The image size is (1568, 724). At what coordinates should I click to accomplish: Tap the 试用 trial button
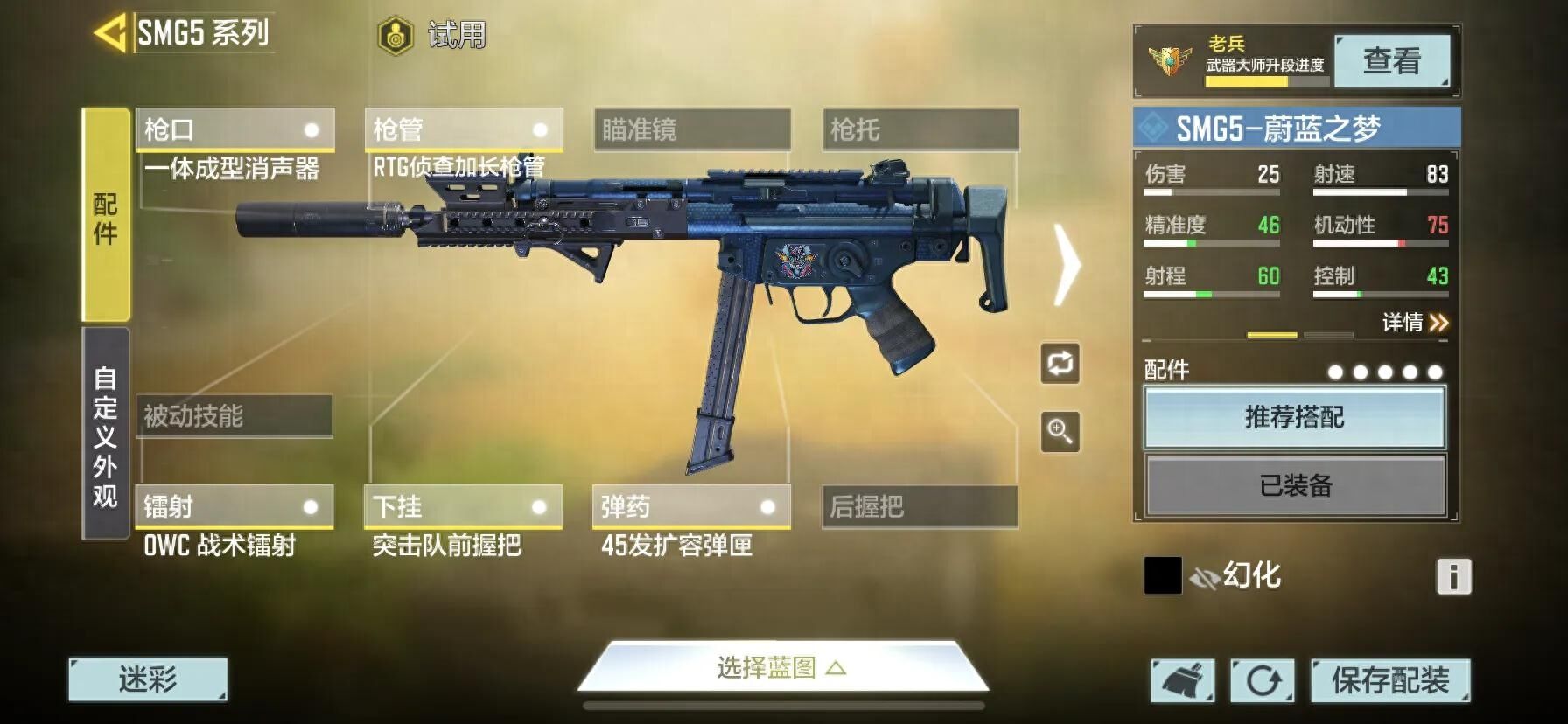click(x=431, y=36)
